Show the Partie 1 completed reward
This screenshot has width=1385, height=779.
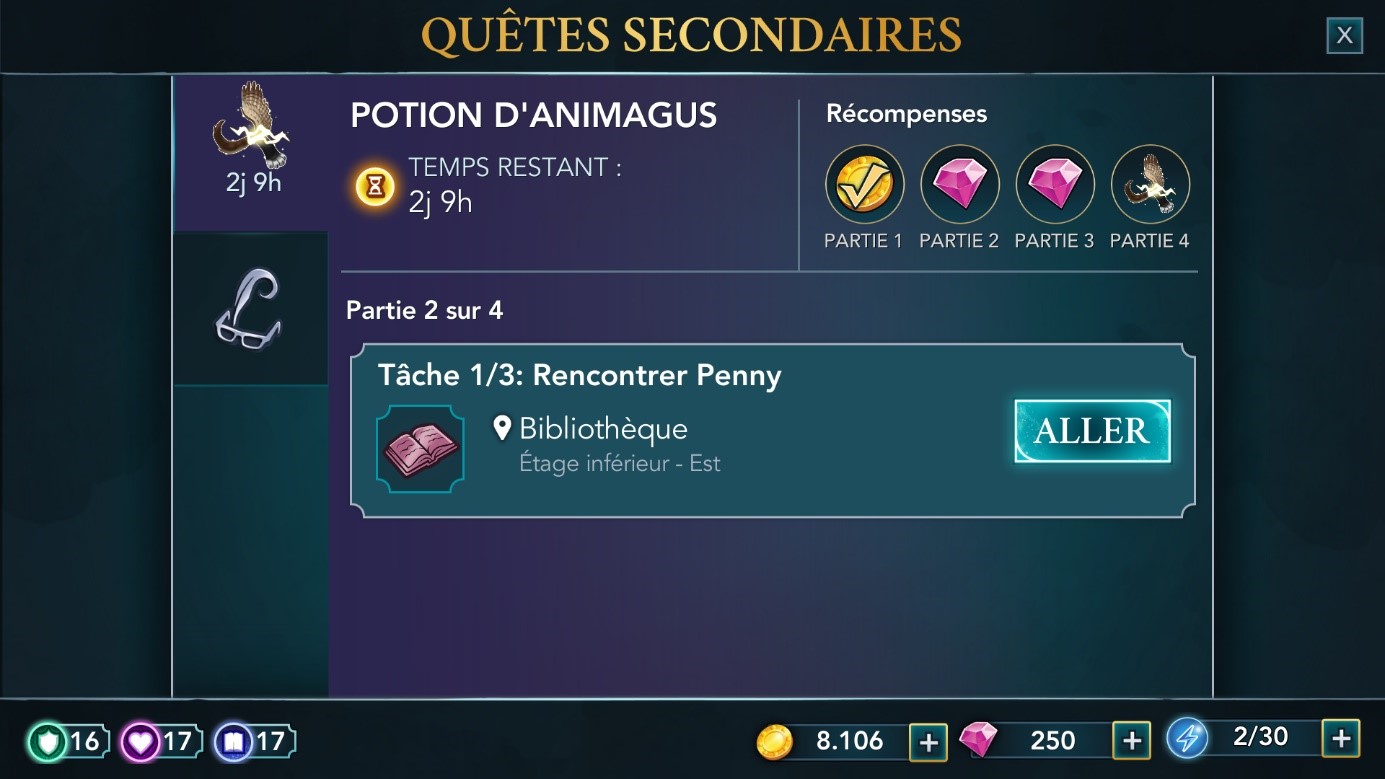(864, 184)
